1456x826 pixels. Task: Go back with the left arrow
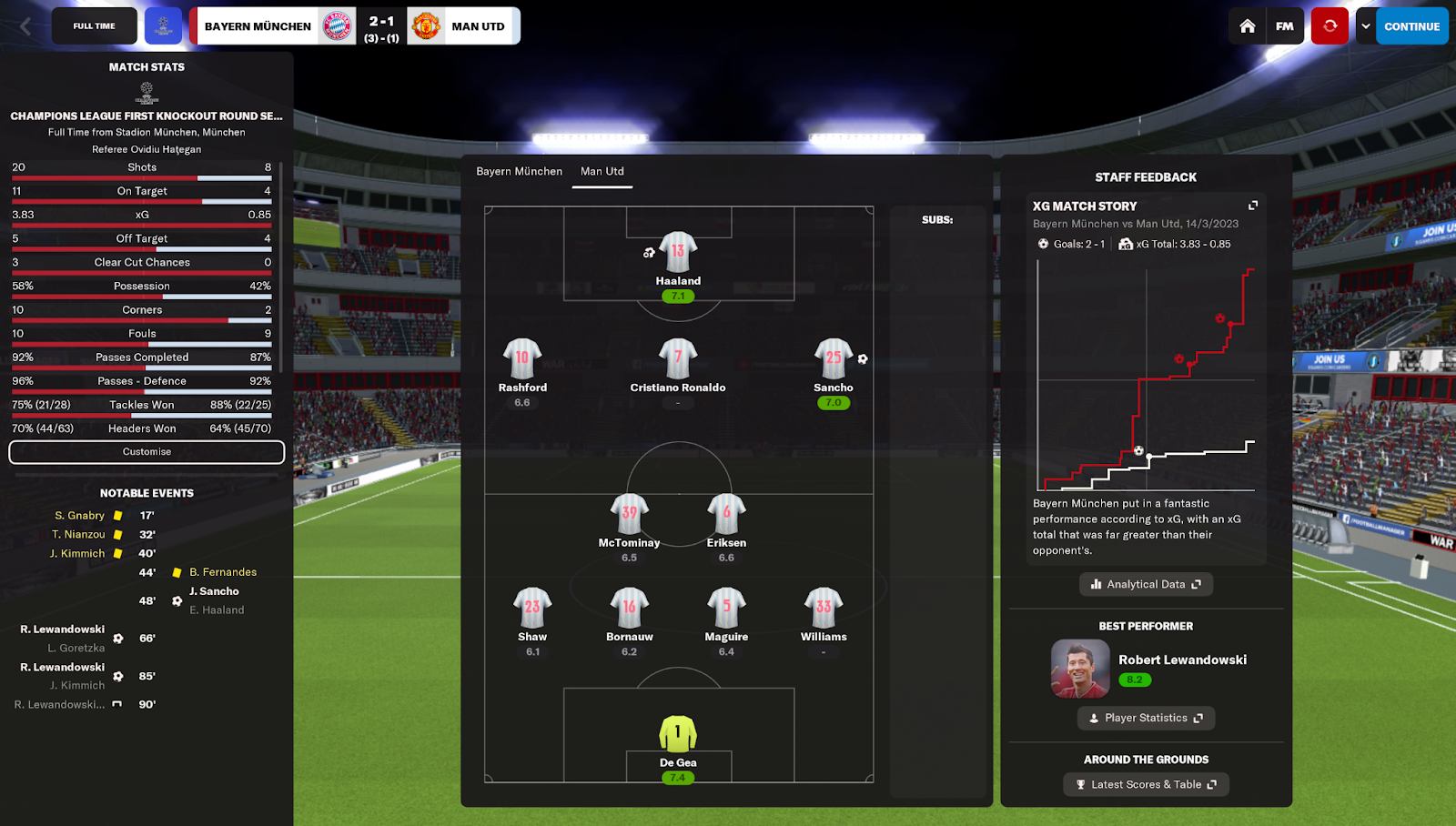pyautogui.click(x=25, y=26)
